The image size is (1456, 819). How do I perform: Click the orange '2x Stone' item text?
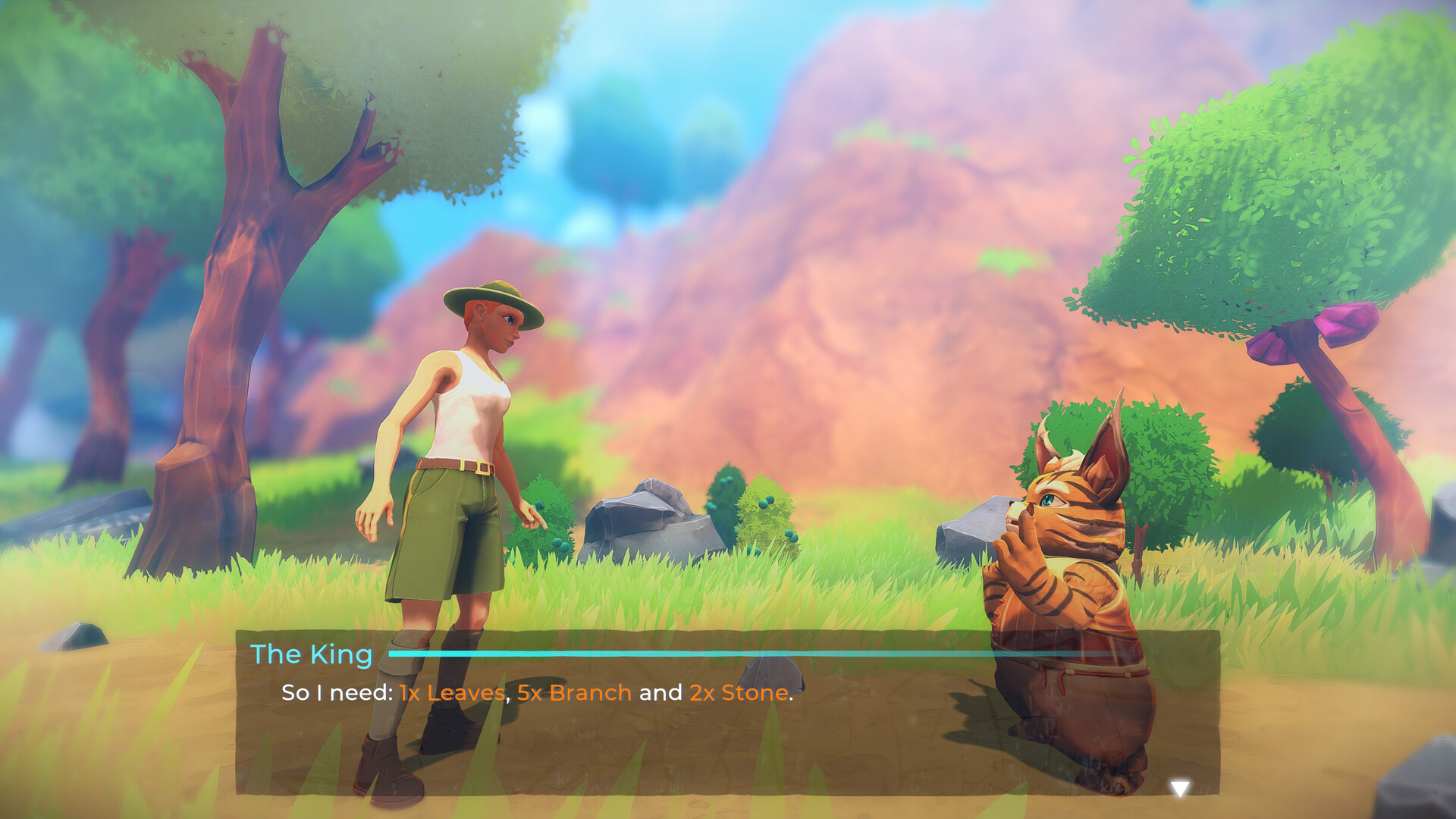coord(738,692)
